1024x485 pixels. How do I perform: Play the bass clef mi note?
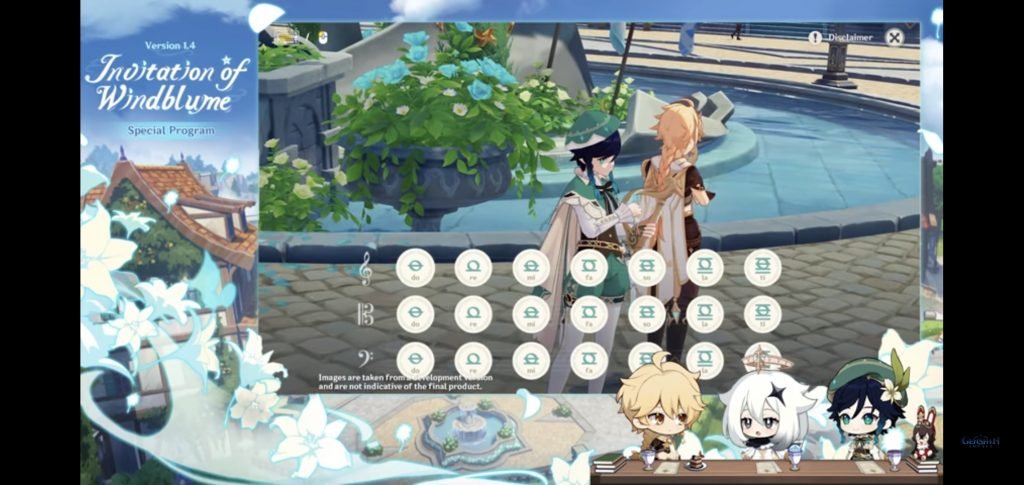(x=531, y=360)
